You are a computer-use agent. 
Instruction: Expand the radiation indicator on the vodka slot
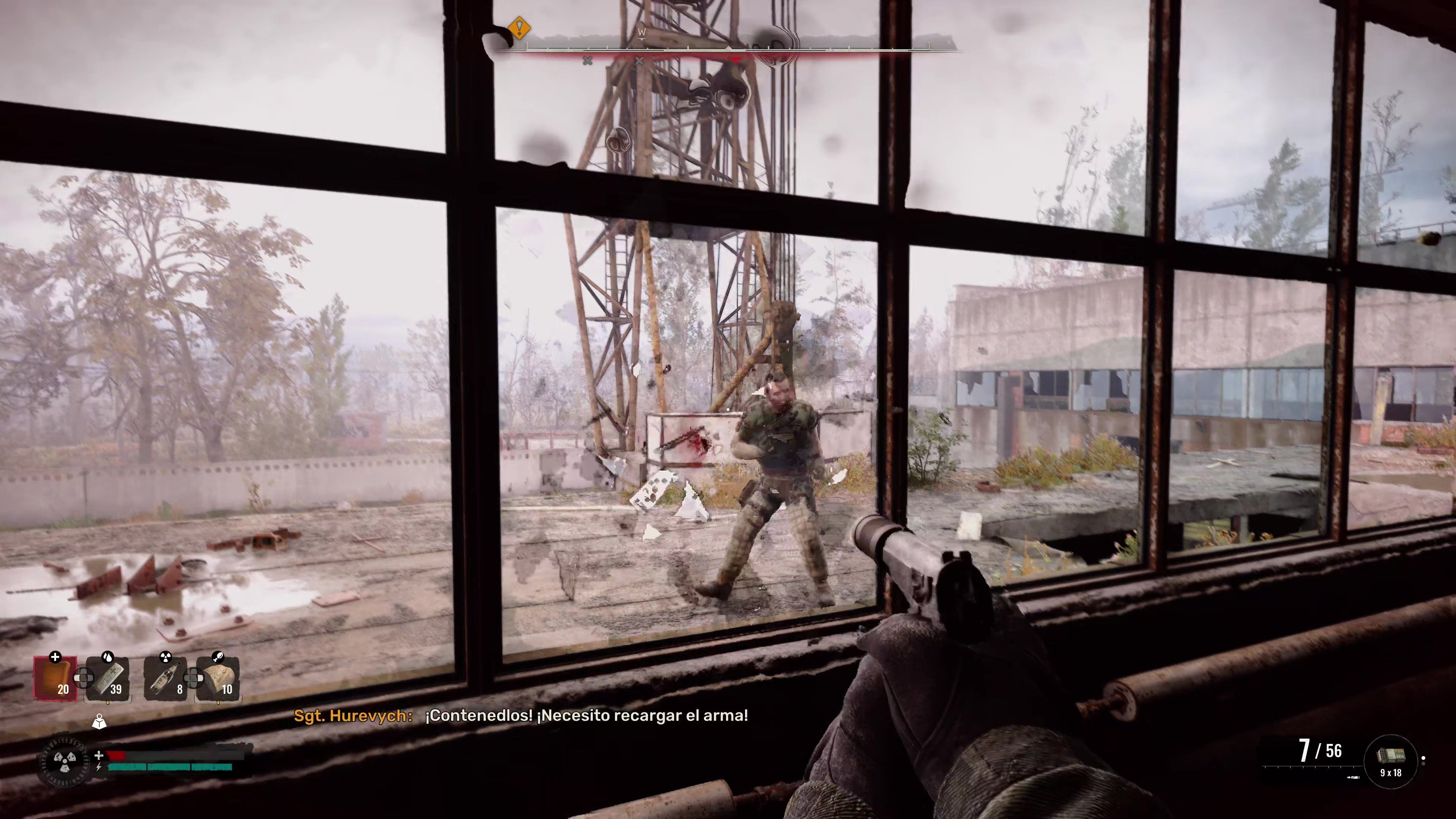166,657
